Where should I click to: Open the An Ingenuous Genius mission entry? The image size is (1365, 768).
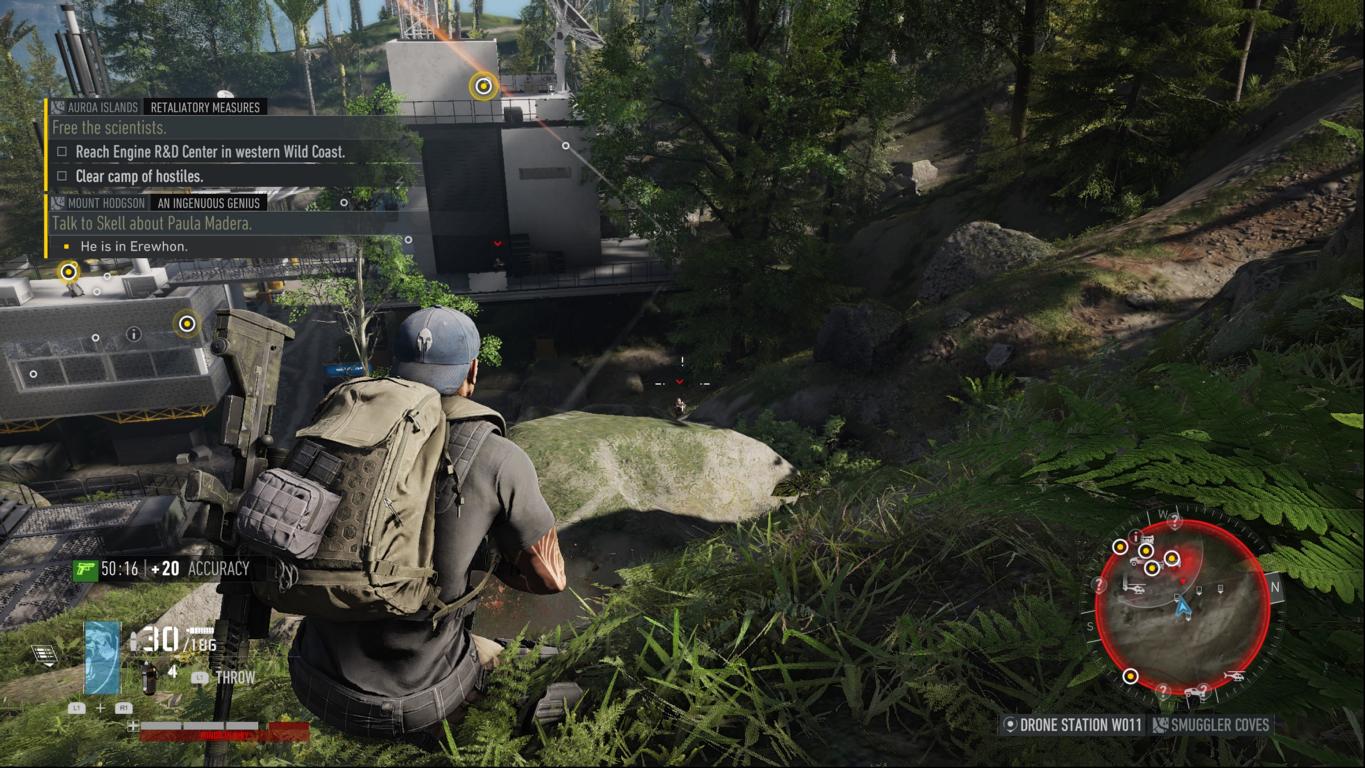tap(210, 203)
